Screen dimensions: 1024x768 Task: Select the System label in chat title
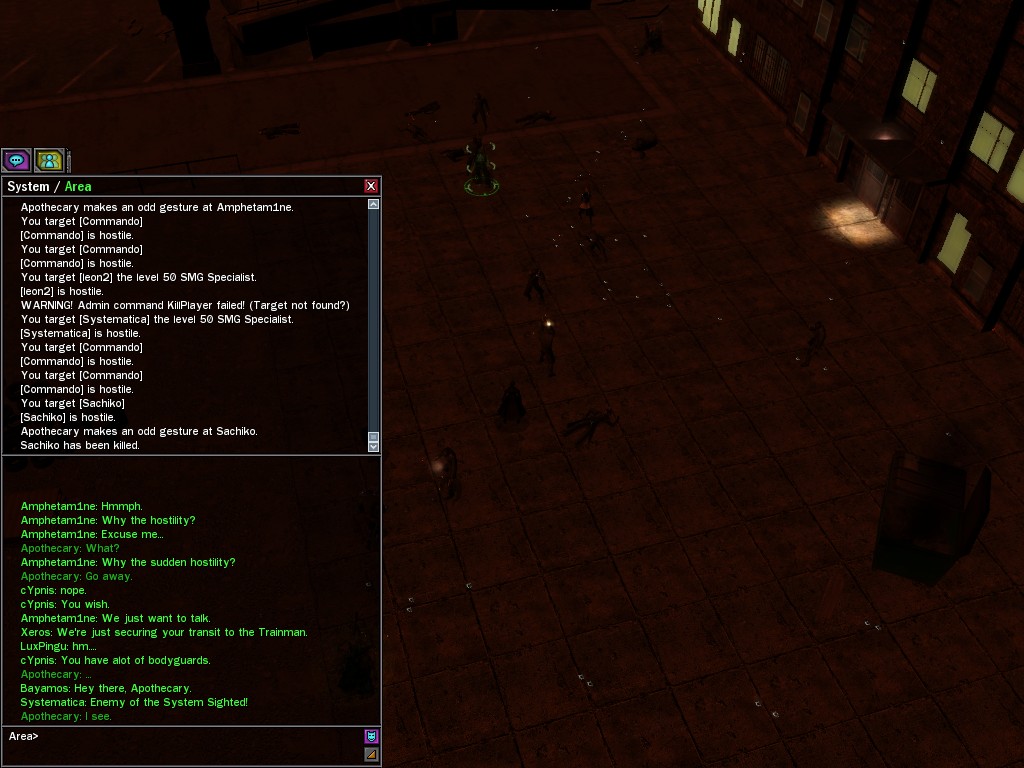(28, 187)
